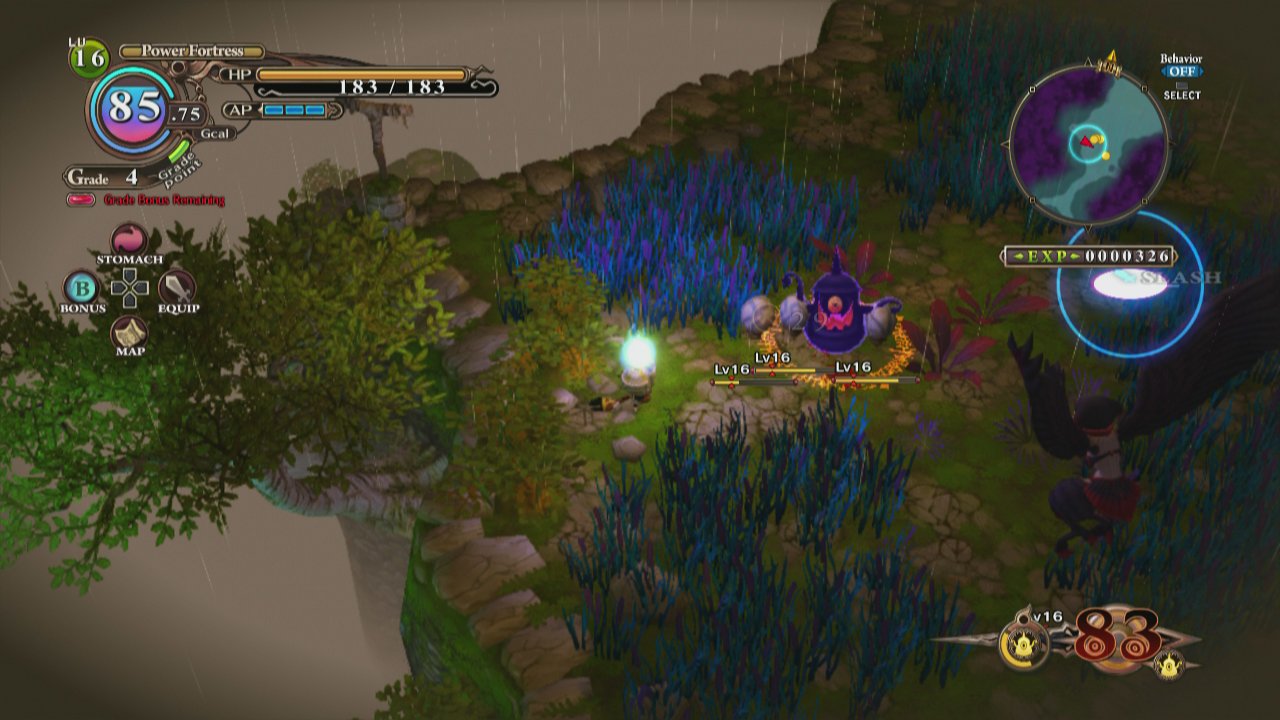Click the left arrow on the Behavior switch

(x=1164, y=71)
